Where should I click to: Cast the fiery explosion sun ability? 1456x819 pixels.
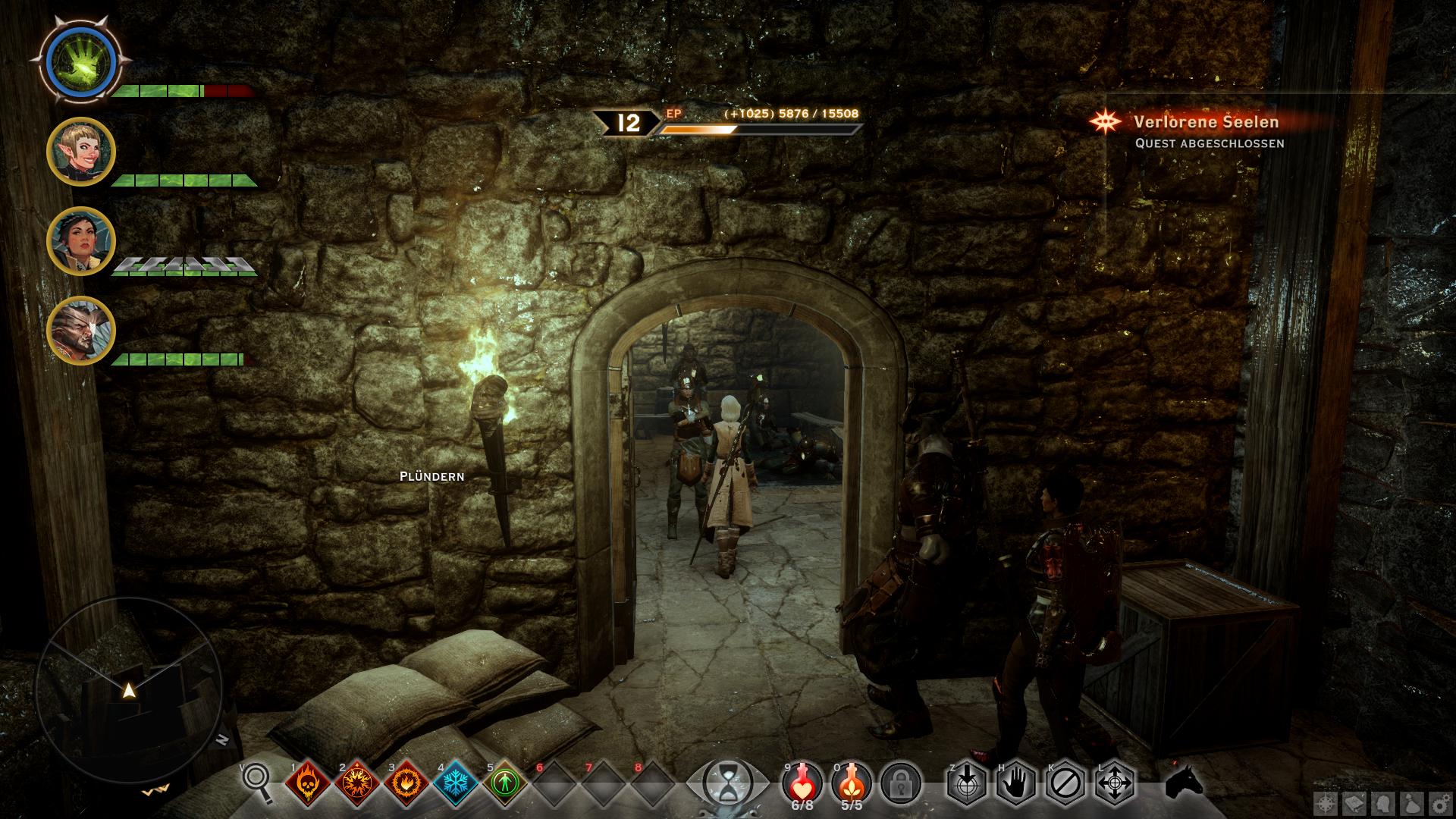click(x=356, y=782)
